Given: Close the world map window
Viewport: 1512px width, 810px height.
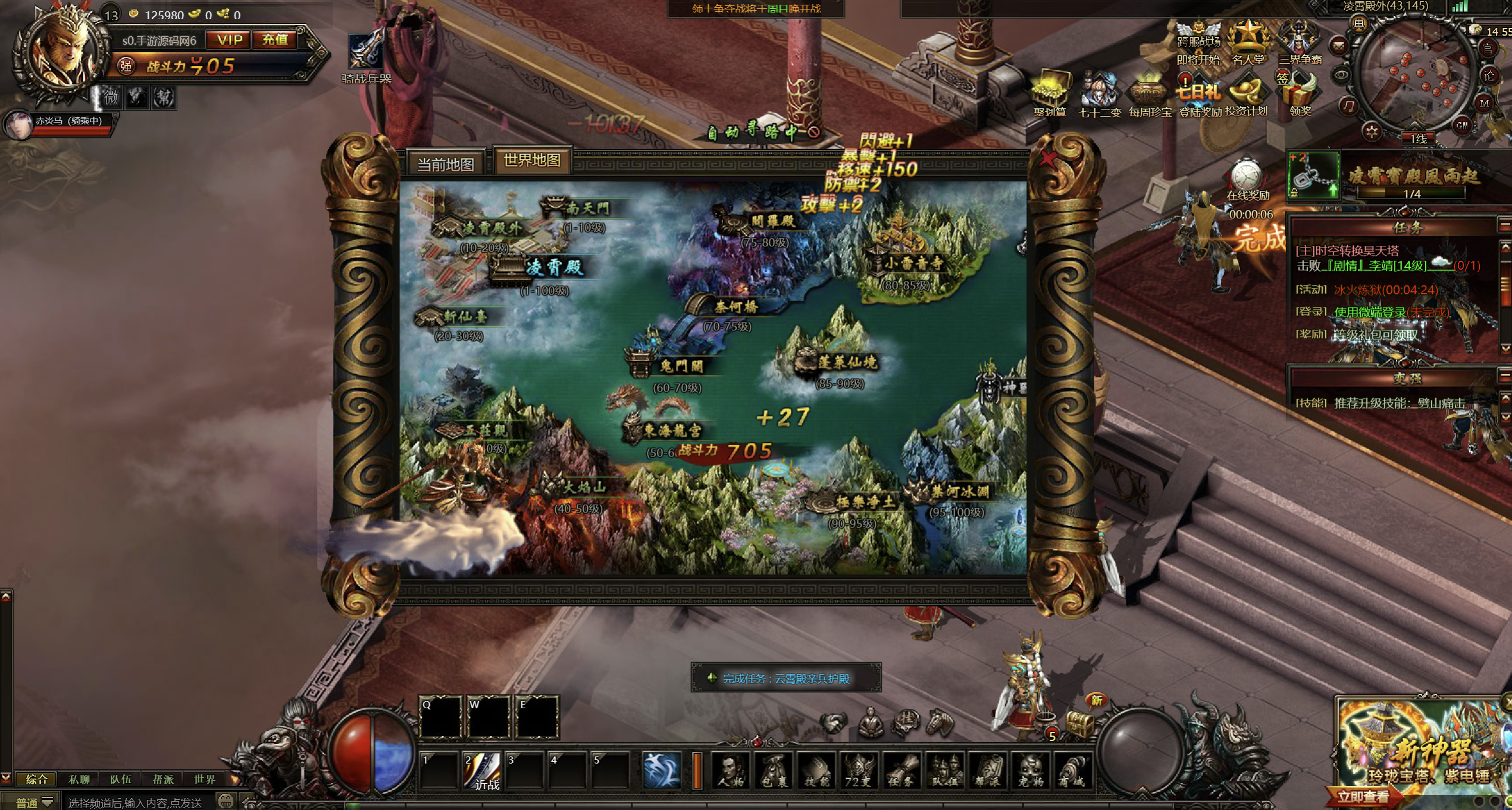Looking at the screenshot, I should click(x=1048, y=160).
